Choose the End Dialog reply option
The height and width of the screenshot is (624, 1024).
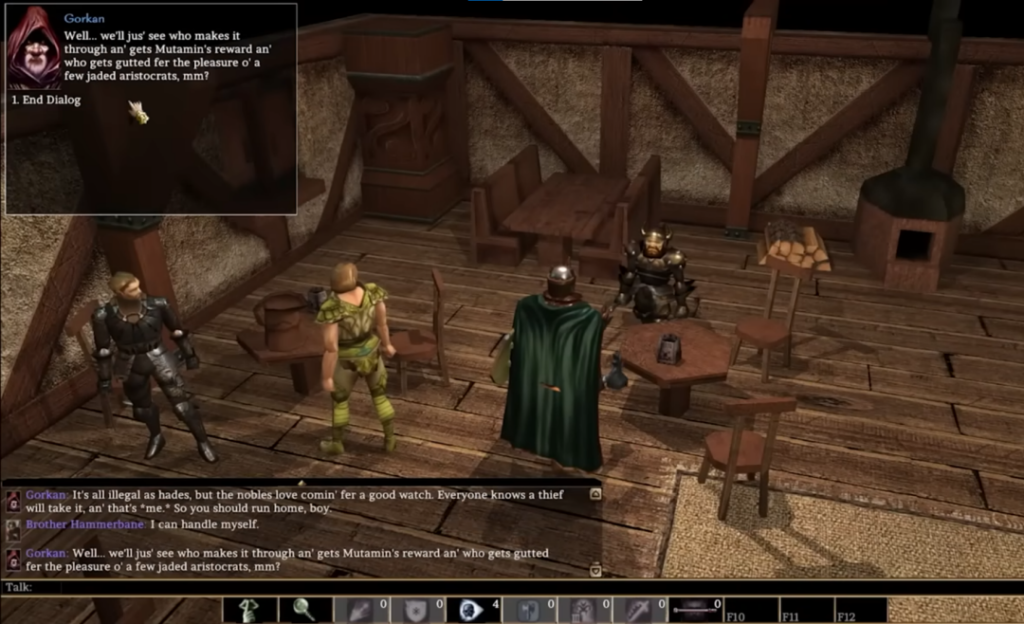46,100
